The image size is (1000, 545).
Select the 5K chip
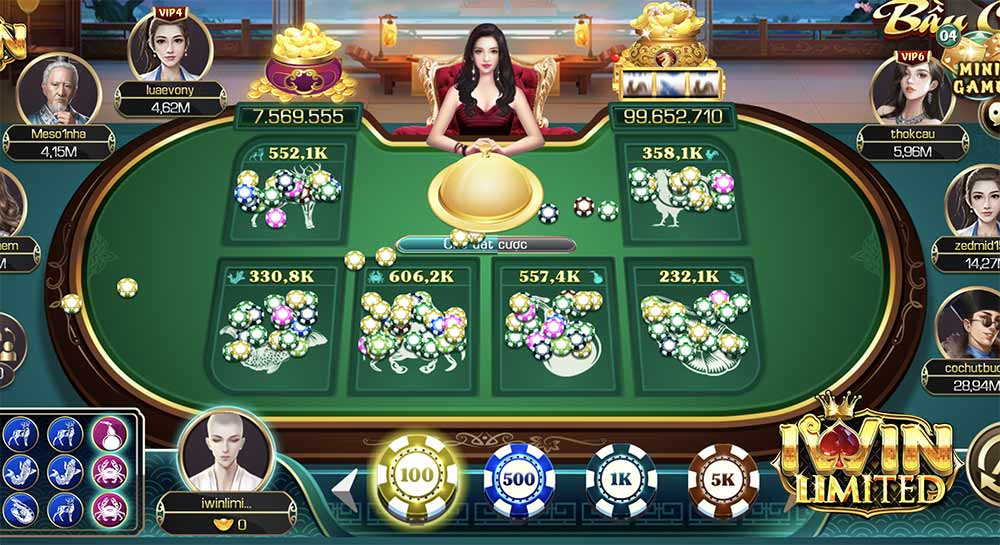[x=723, y=478]
